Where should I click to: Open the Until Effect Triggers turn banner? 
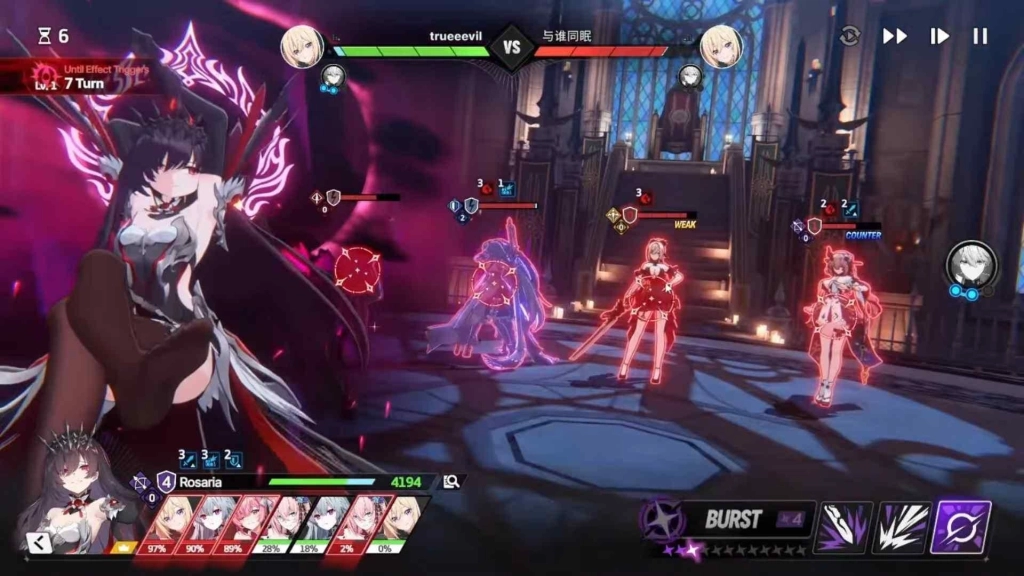point(80,77)
